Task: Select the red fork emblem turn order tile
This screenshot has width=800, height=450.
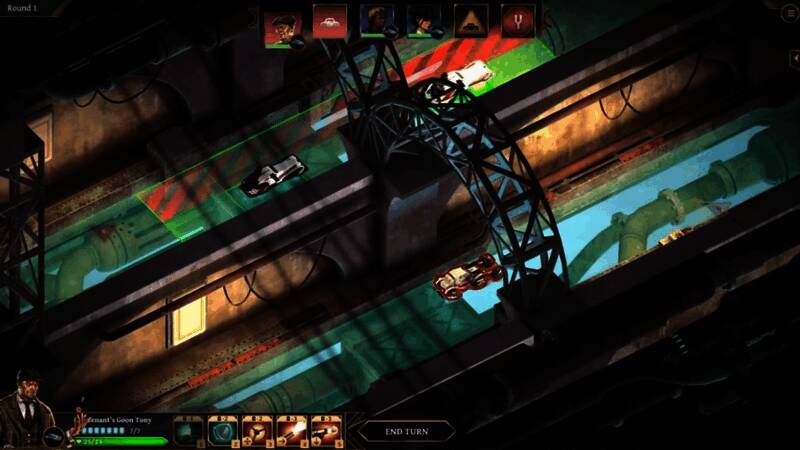Action: 518,21
